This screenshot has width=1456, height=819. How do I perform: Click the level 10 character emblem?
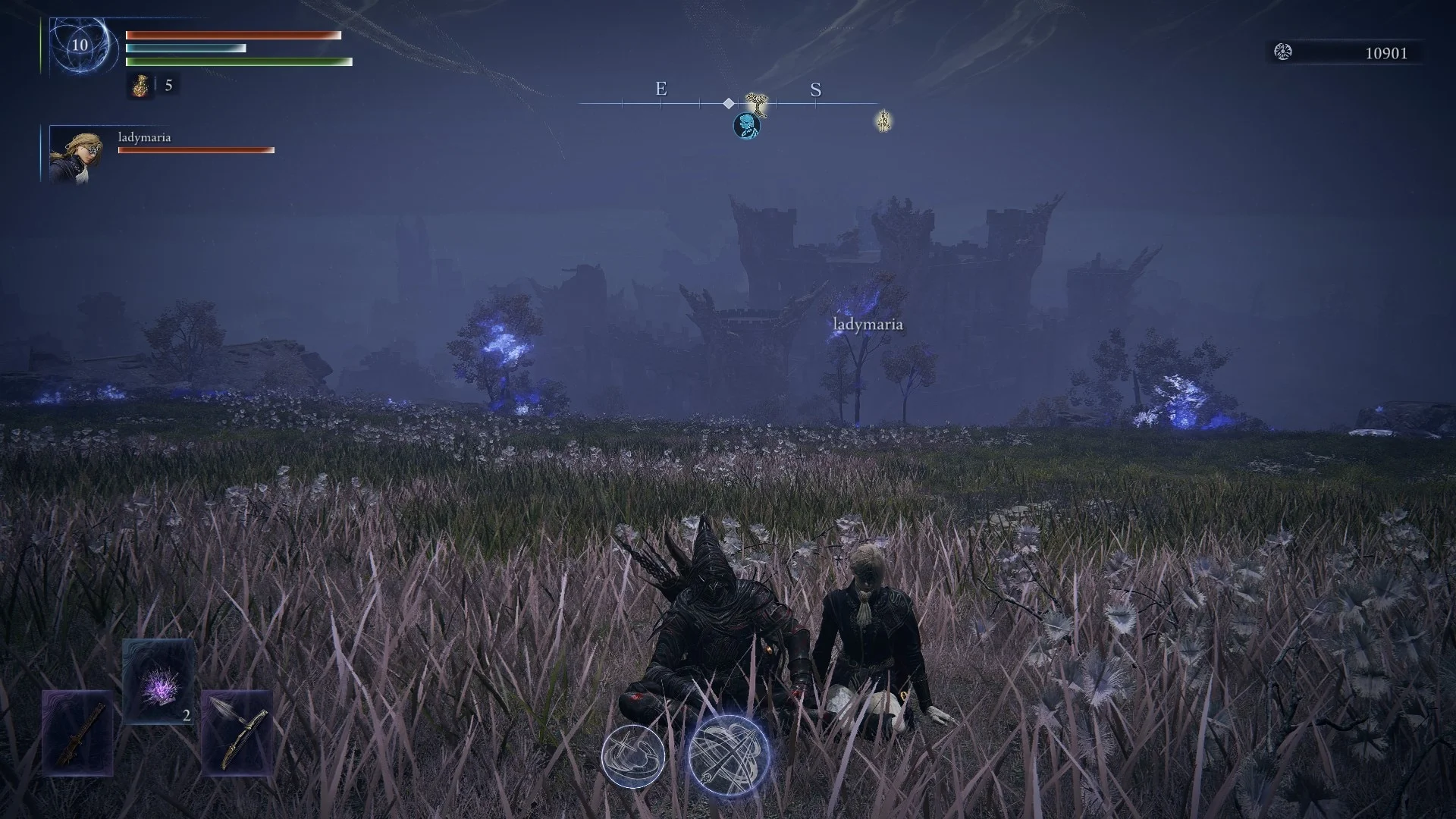tap(80, 45)
